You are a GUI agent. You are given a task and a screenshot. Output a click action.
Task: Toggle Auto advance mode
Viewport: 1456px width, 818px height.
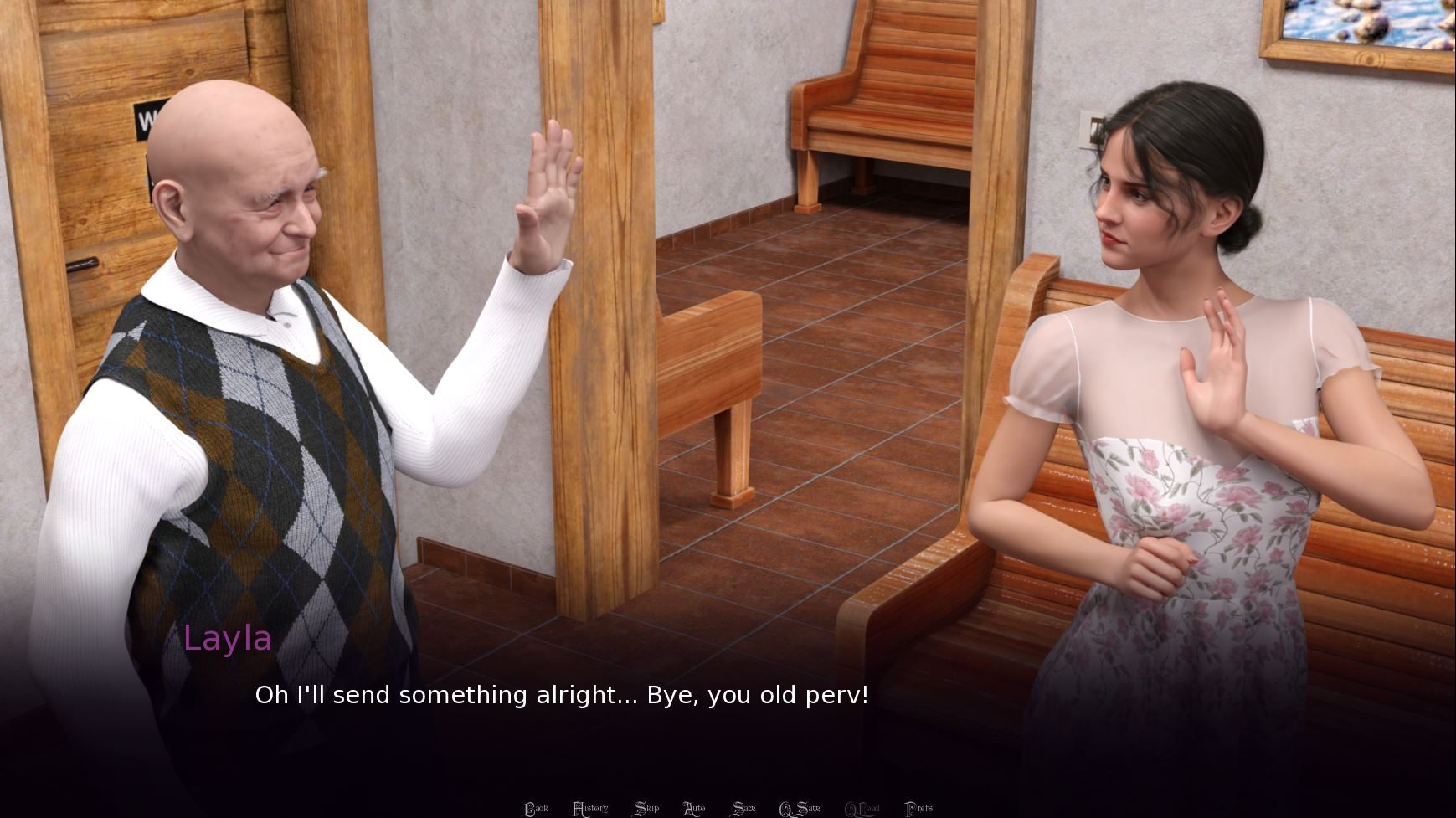tap(694, 808)
